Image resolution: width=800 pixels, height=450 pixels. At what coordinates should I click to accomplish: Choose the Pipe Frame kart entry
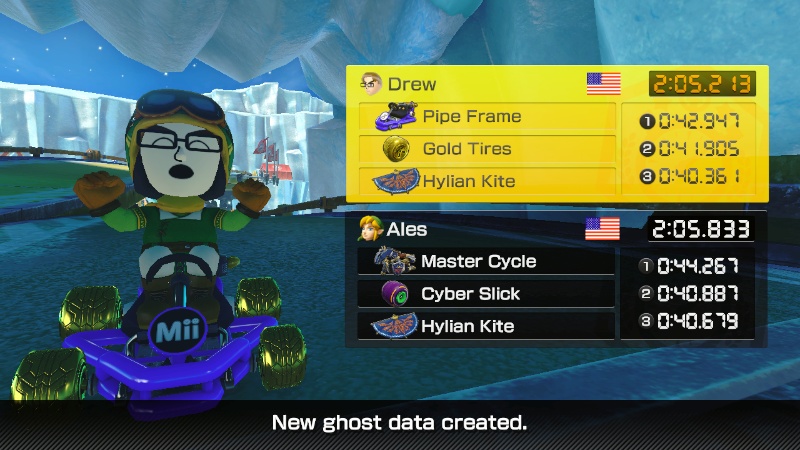click(487, 117)
